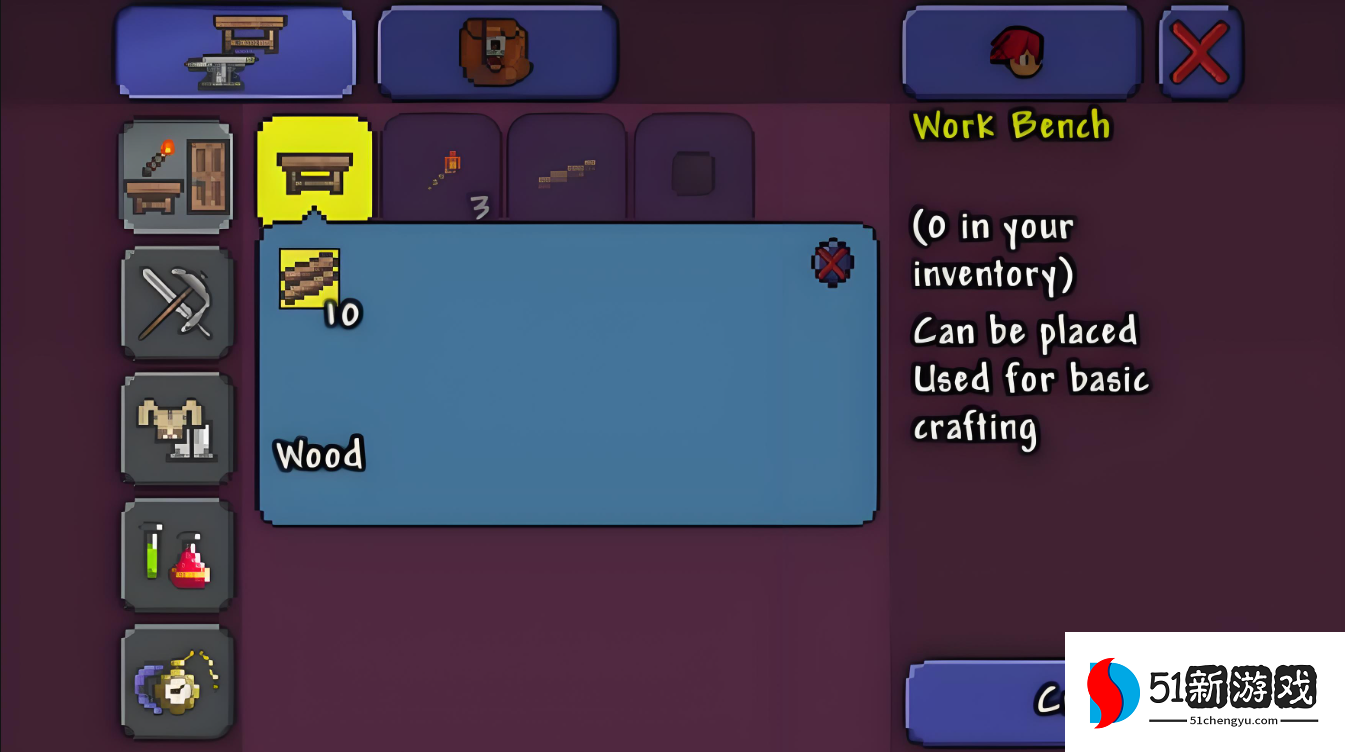Viewport: 1345px width, 752px height.
Task: Click the Wood ingredient slot
Action: [309, 279]
